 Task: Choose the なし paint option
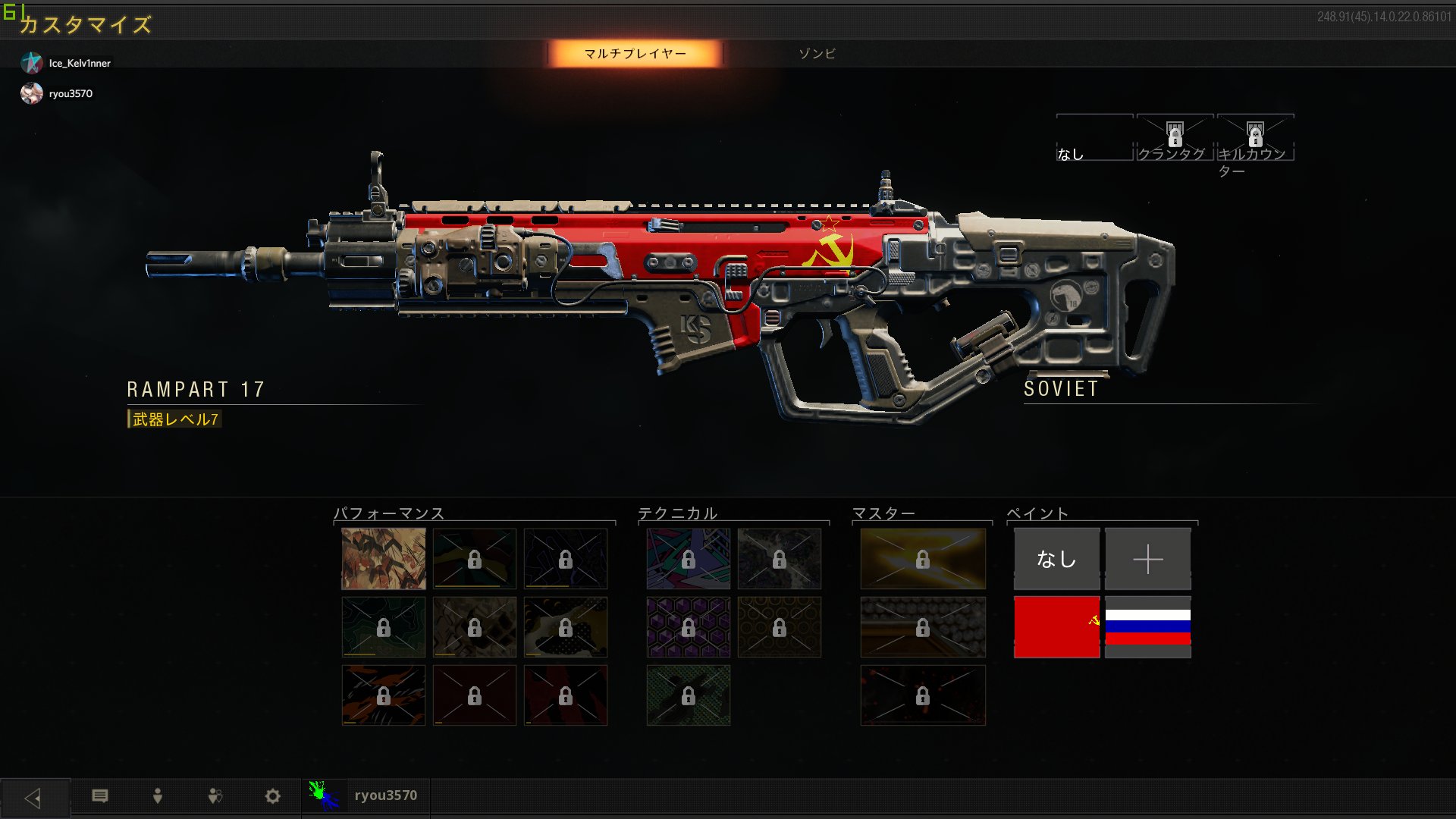click(x=1056, y=559)
